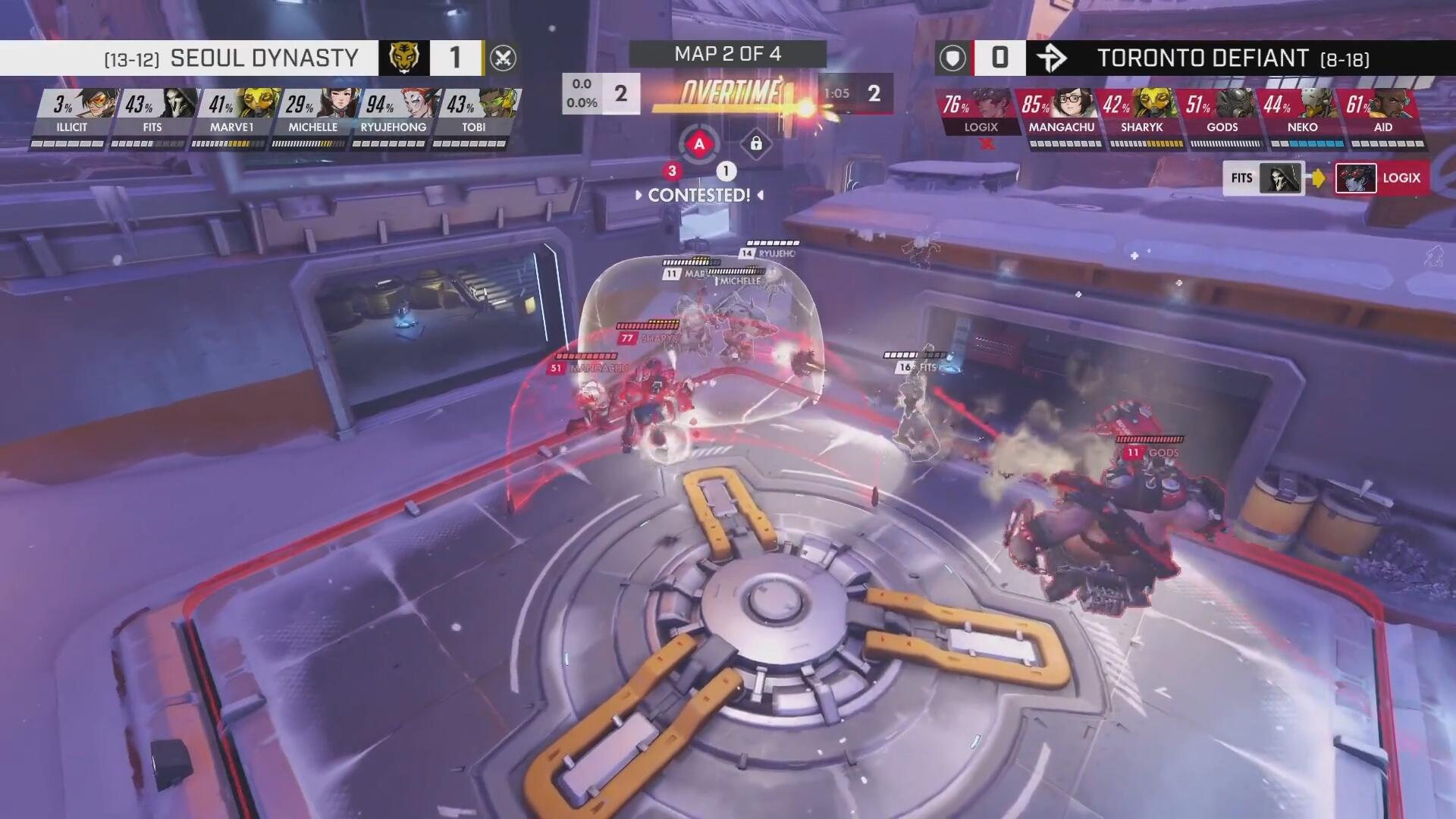Select FITS's Reaper player card
Viewport: 1456px width, 819px height.
[x=152, y=114]
